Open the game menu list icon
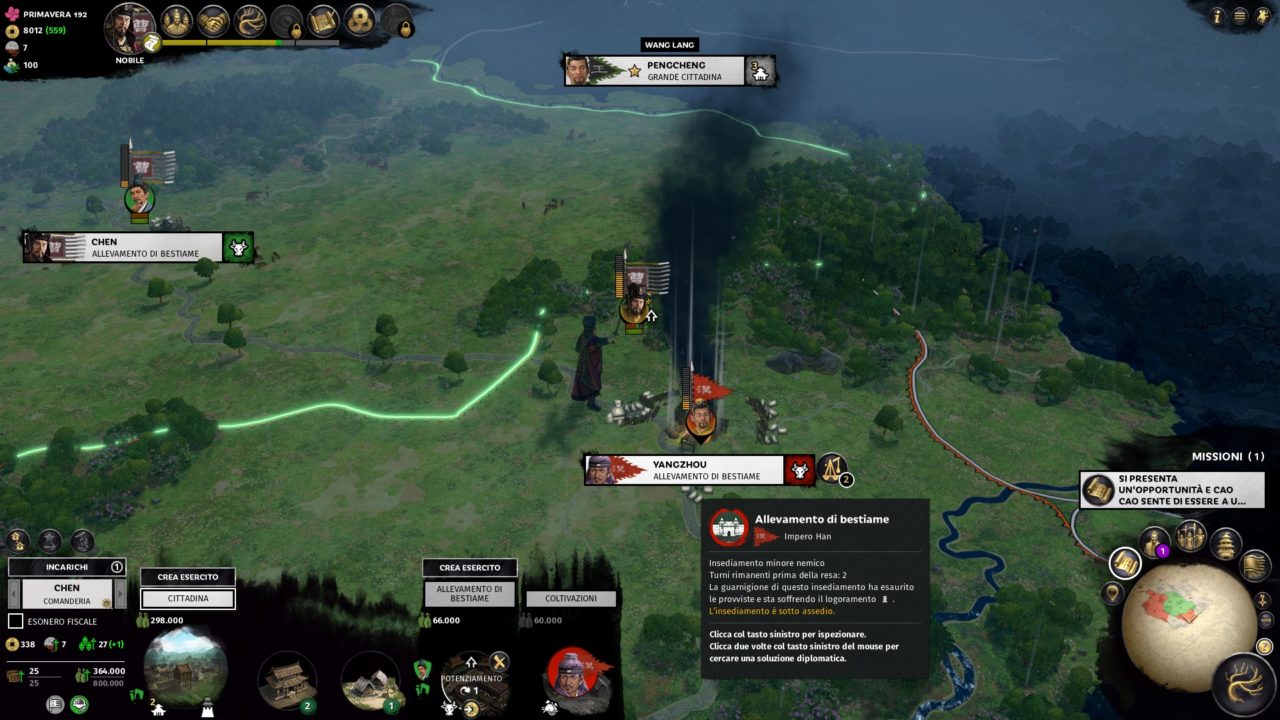 point(1240,16)
